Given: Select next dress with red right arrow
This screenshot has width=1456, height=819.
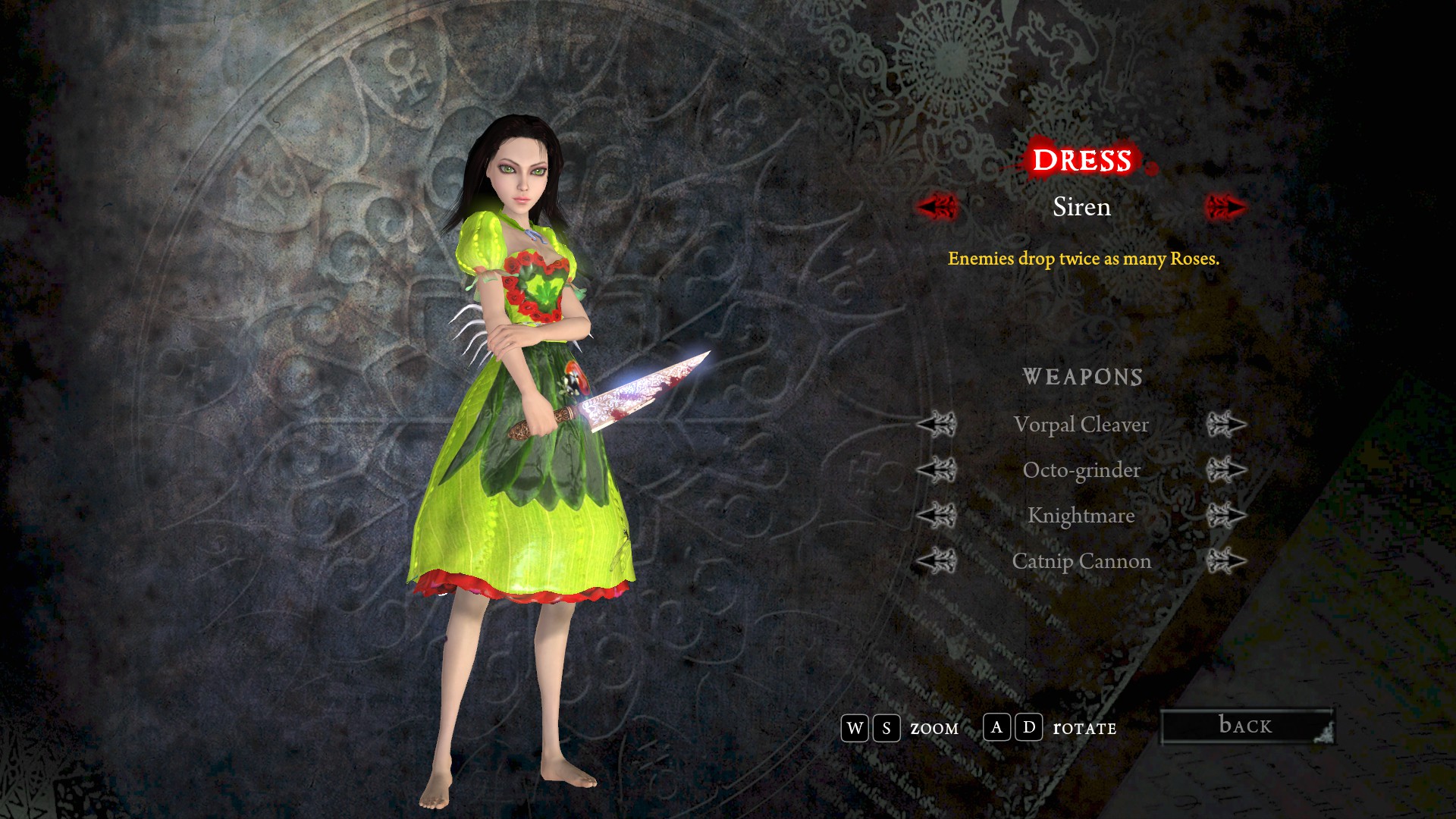Looking at the screenshot, I should (x=1225, y=206).
